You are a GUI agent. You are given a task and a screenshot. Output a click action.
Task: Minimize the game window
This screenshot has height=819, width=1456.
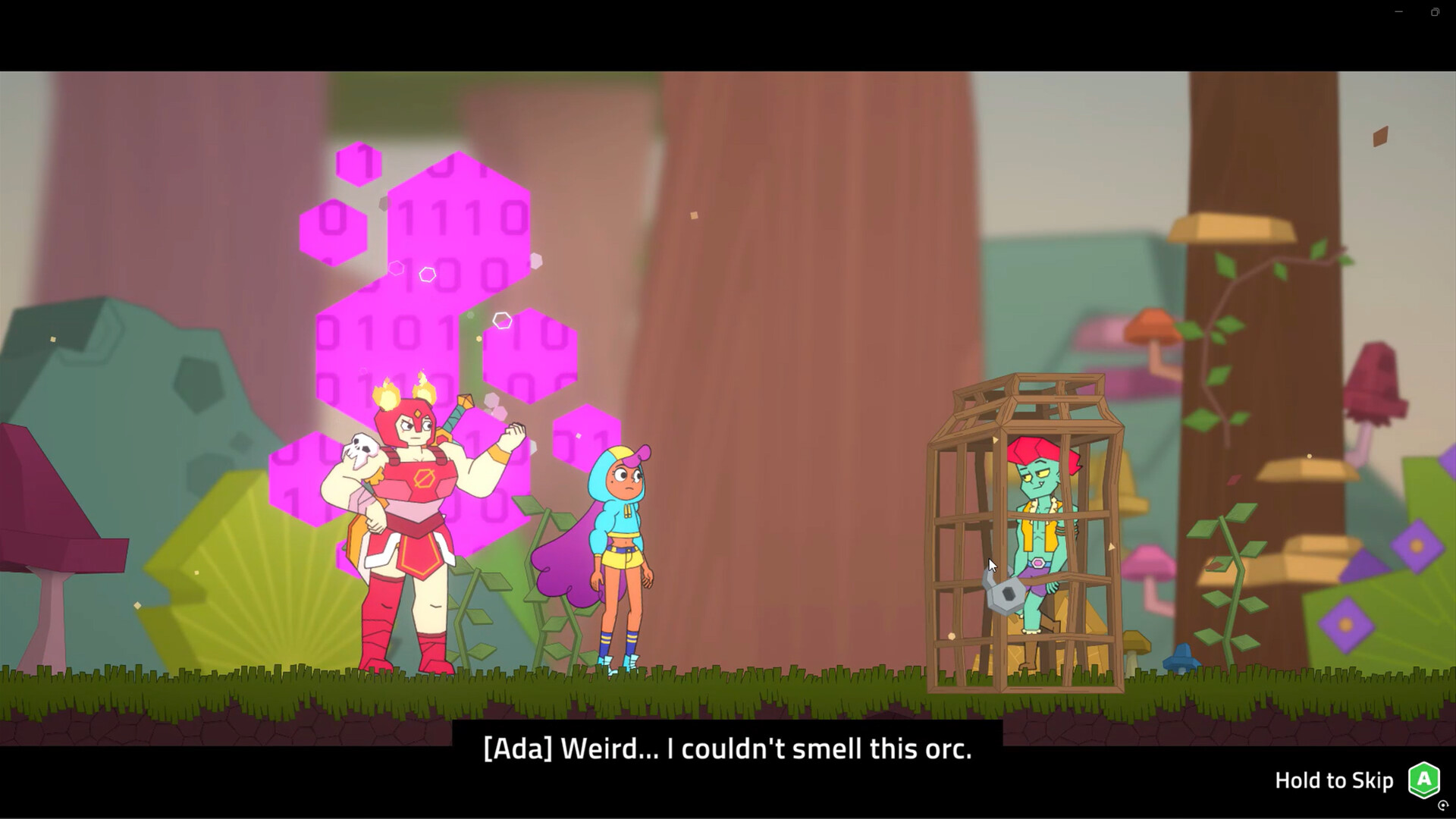(1398, 12)
